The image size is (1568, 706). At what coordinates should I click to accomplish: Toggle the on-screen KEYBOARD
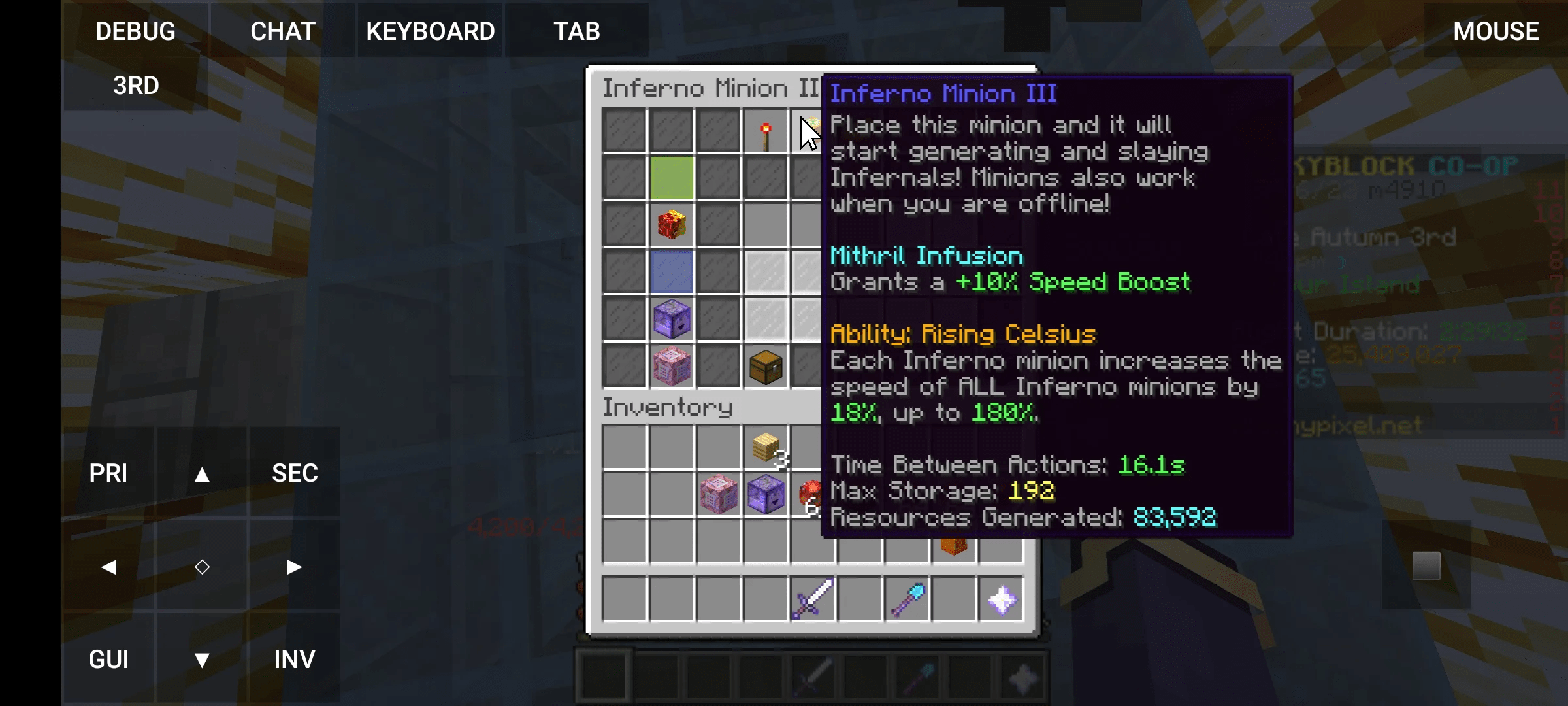click(x=431, y=30)
